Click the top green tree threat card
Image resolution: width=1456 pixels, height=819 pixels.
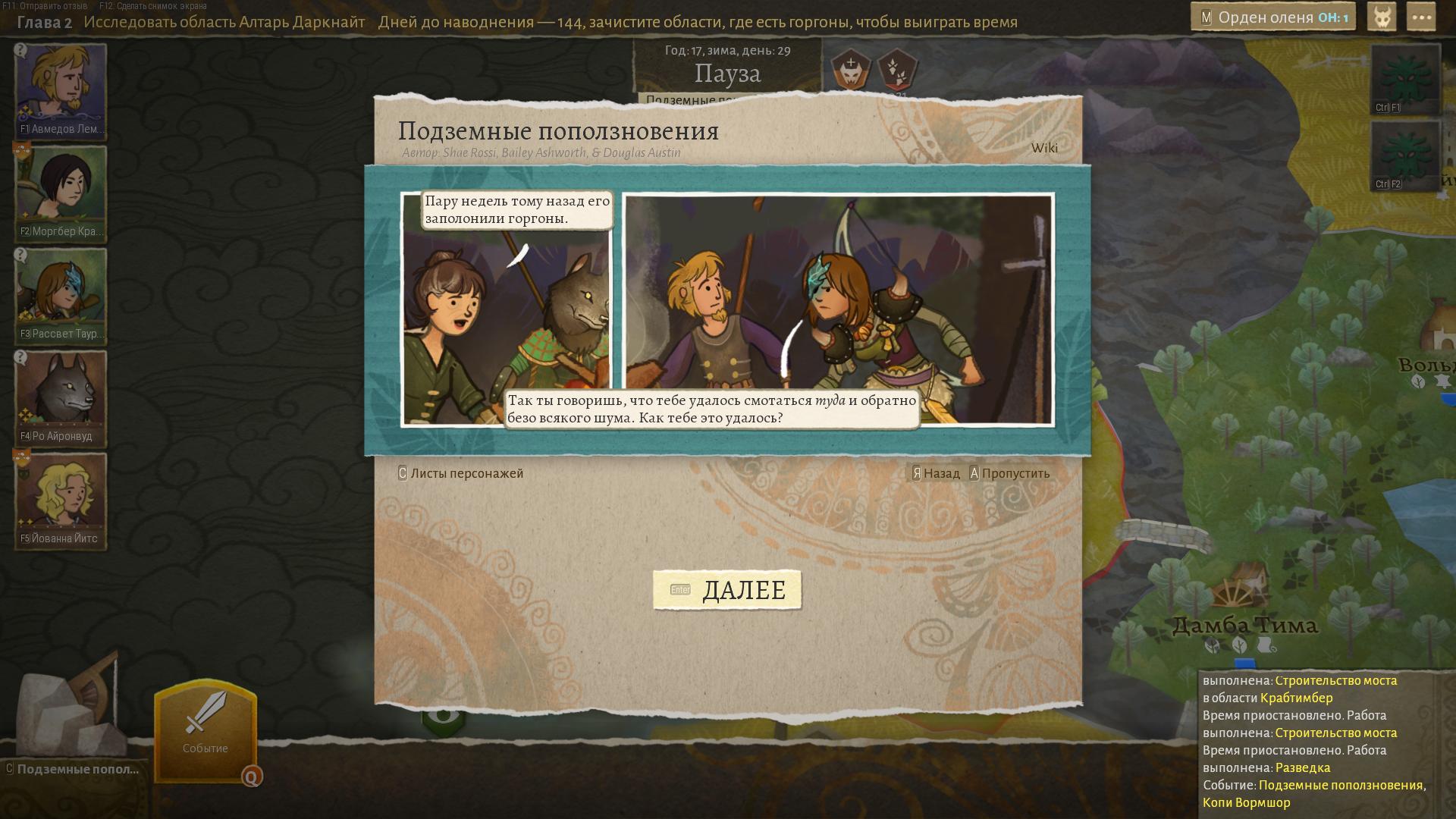[1405, 78]
